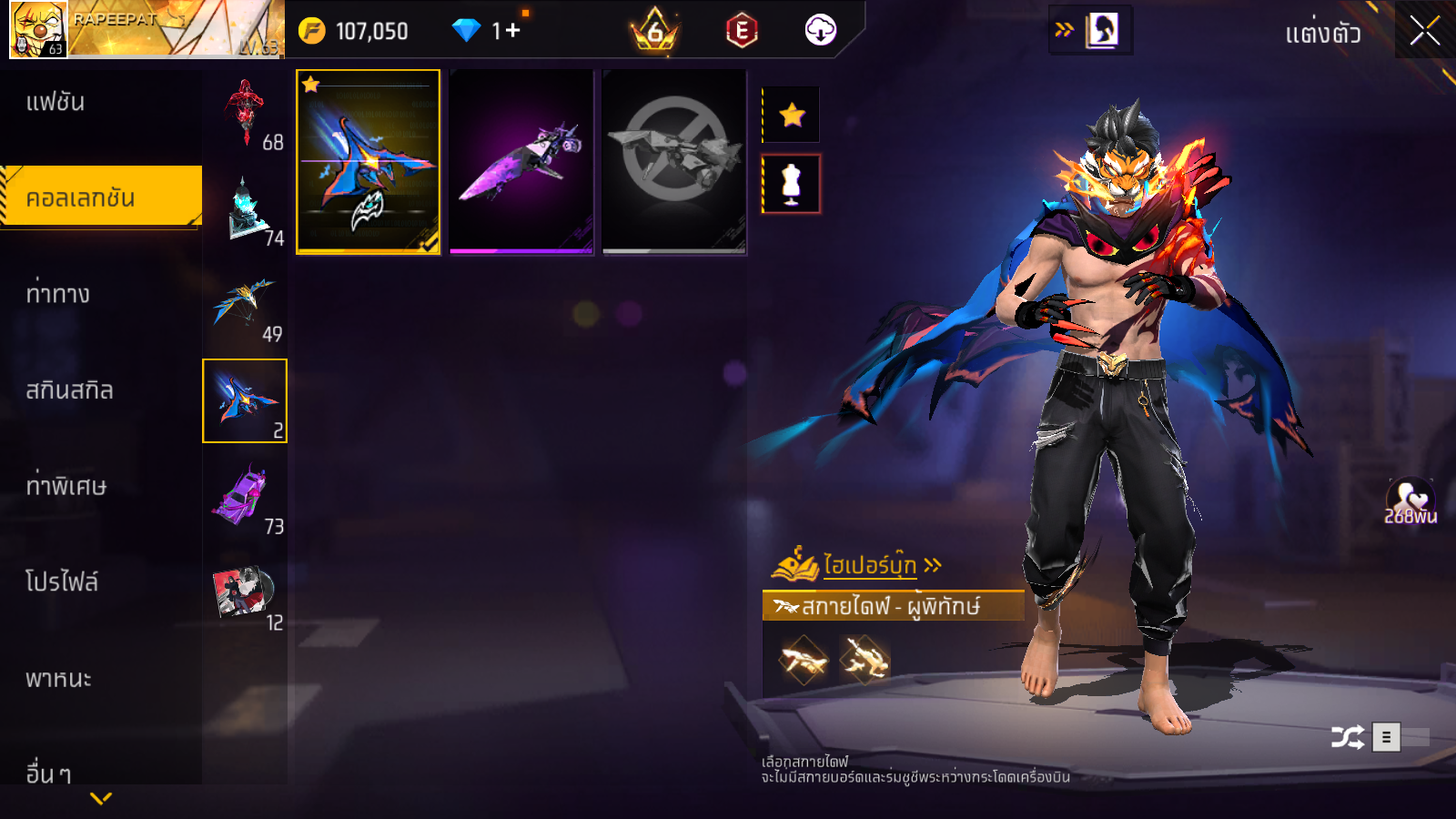Click the mannequin preview button
Screen dimensions: 1456x819
point(792,184)
